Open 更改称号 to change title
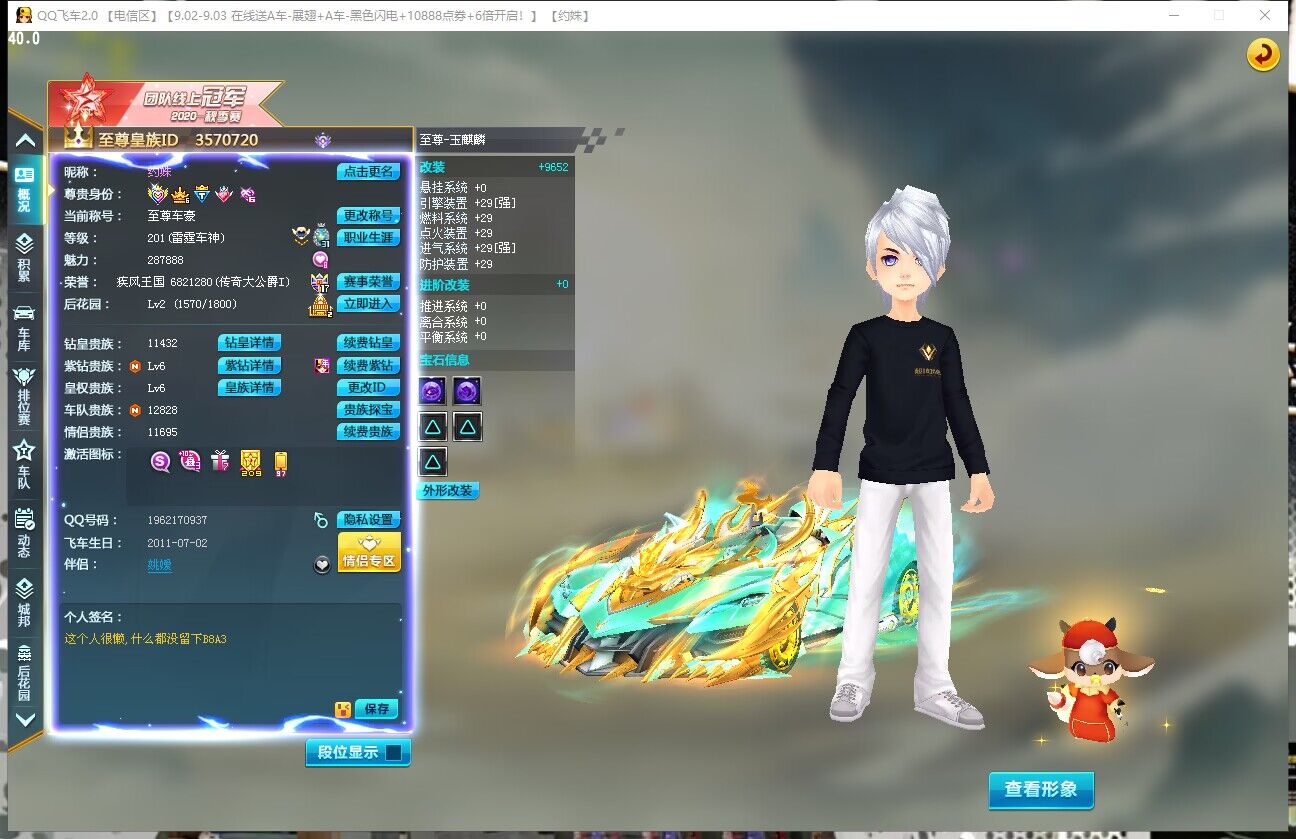Screen dimensions: 1296x839 [x=368, y=216]
